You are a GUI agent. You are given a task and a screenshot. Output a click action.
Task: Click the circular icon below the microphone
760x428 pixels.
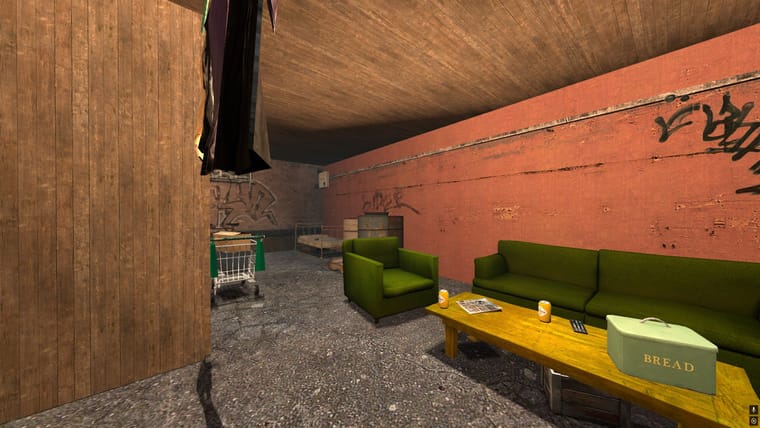click(x=753, y=421)
